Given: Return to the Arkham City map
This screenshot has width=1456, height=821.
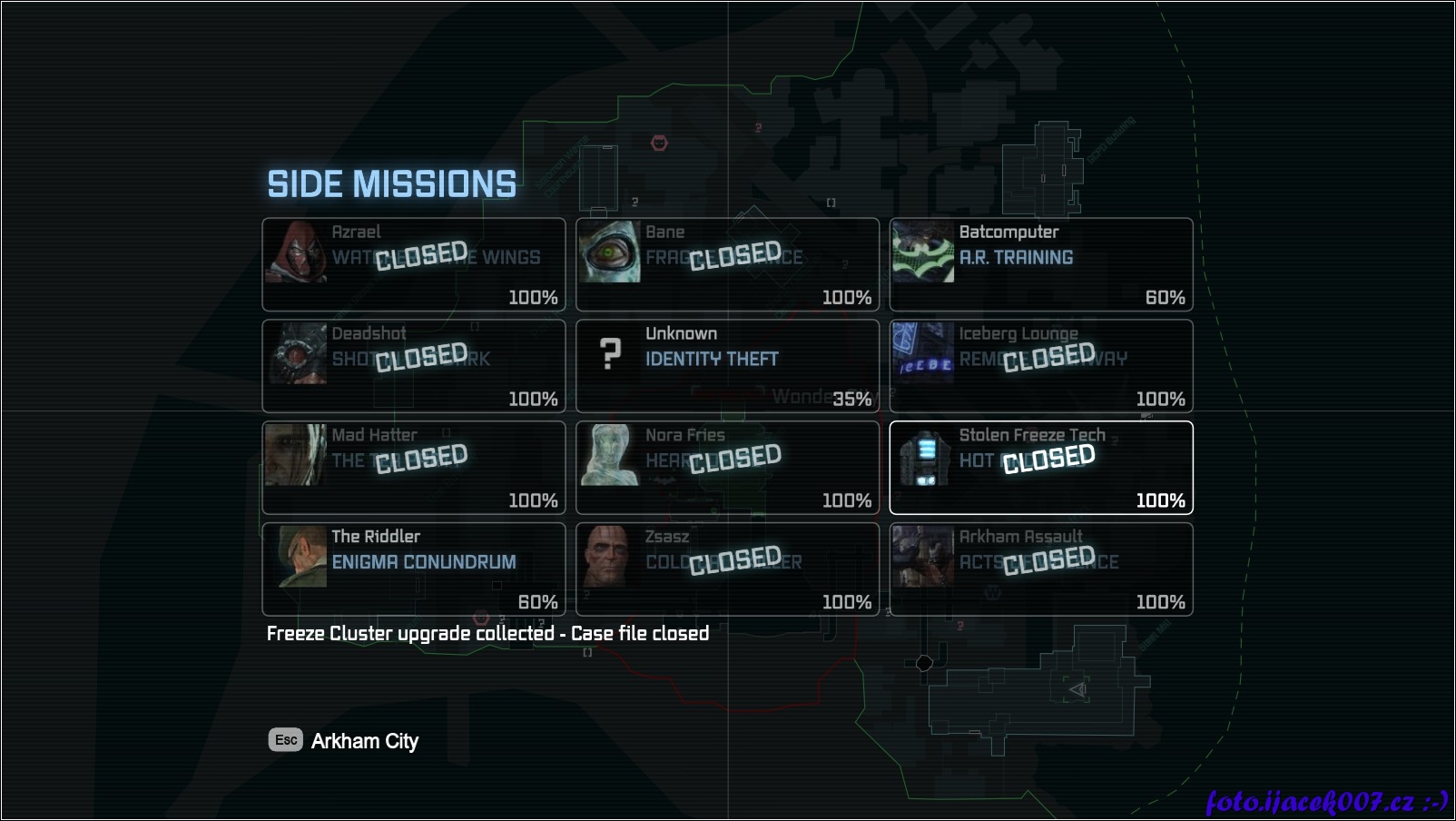Looking at the screenshot, I should (x=343, y=741).
